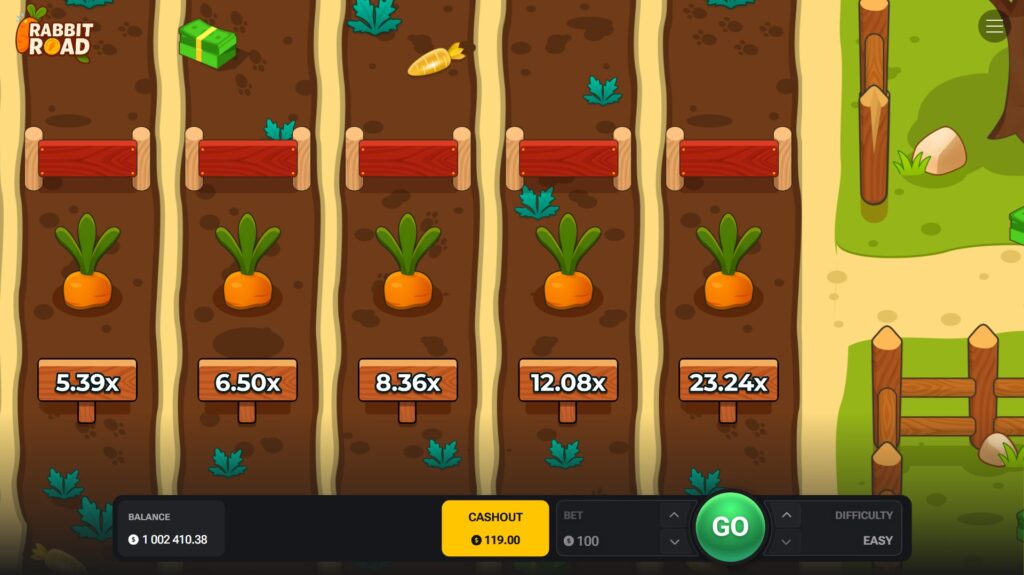
Task: Click the Rabbit Road logo
Action: click(x=55, y=34)
